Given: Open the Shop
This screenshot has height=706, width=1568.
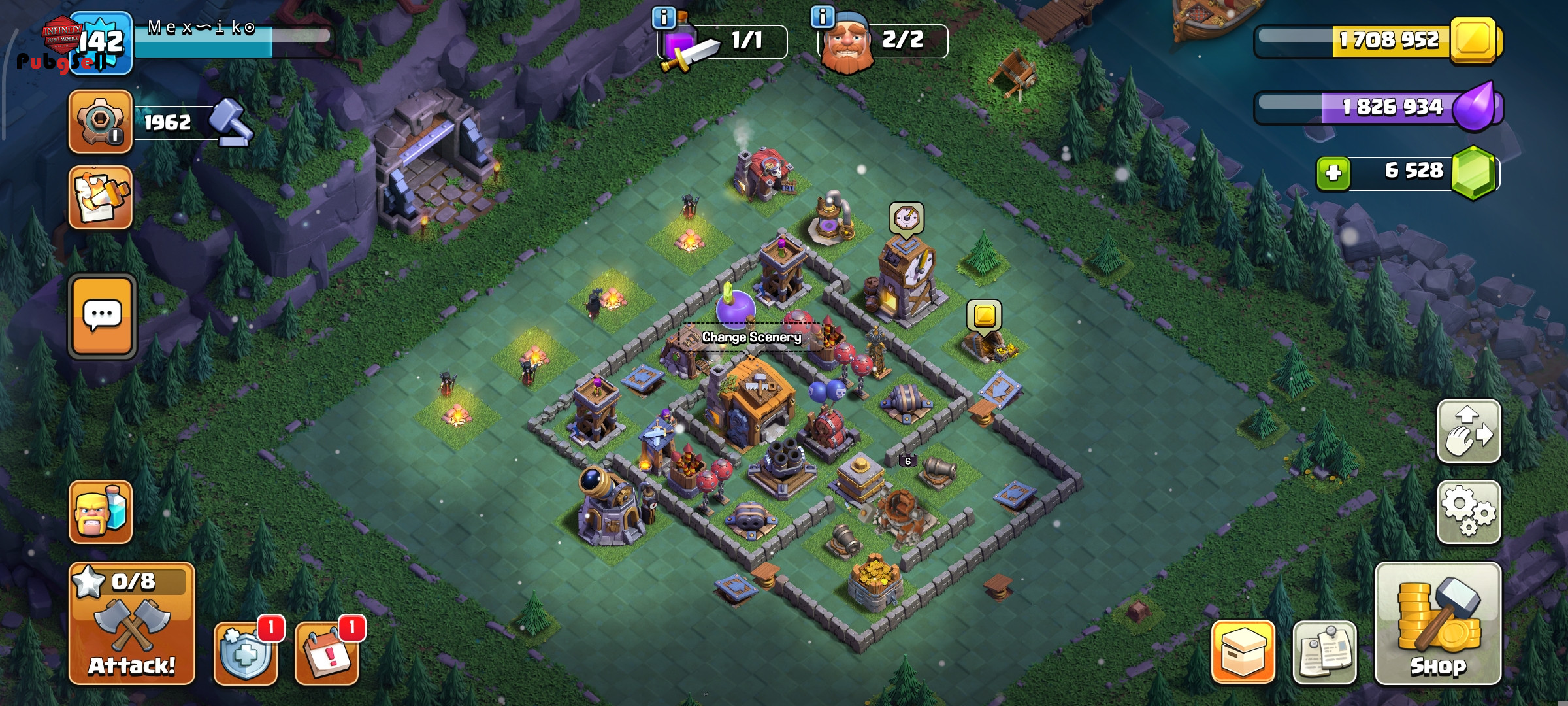Looking at the screenshot, I should coord(1437,623).
